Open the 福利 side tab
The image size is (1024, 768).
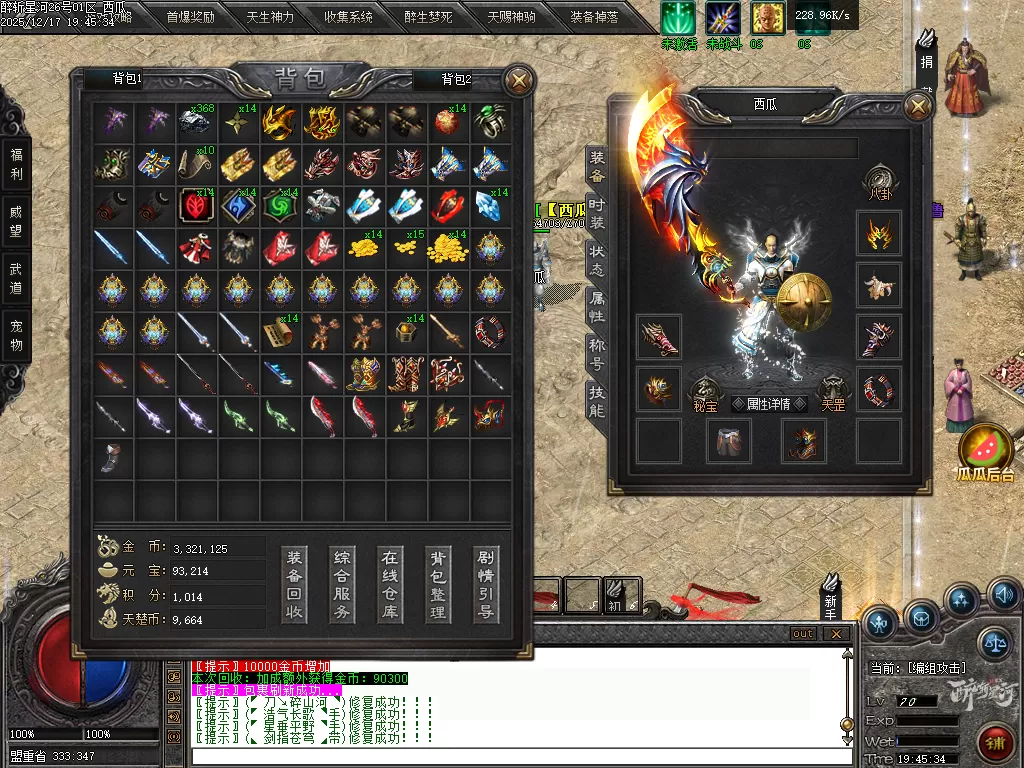(x=16, y=164)
